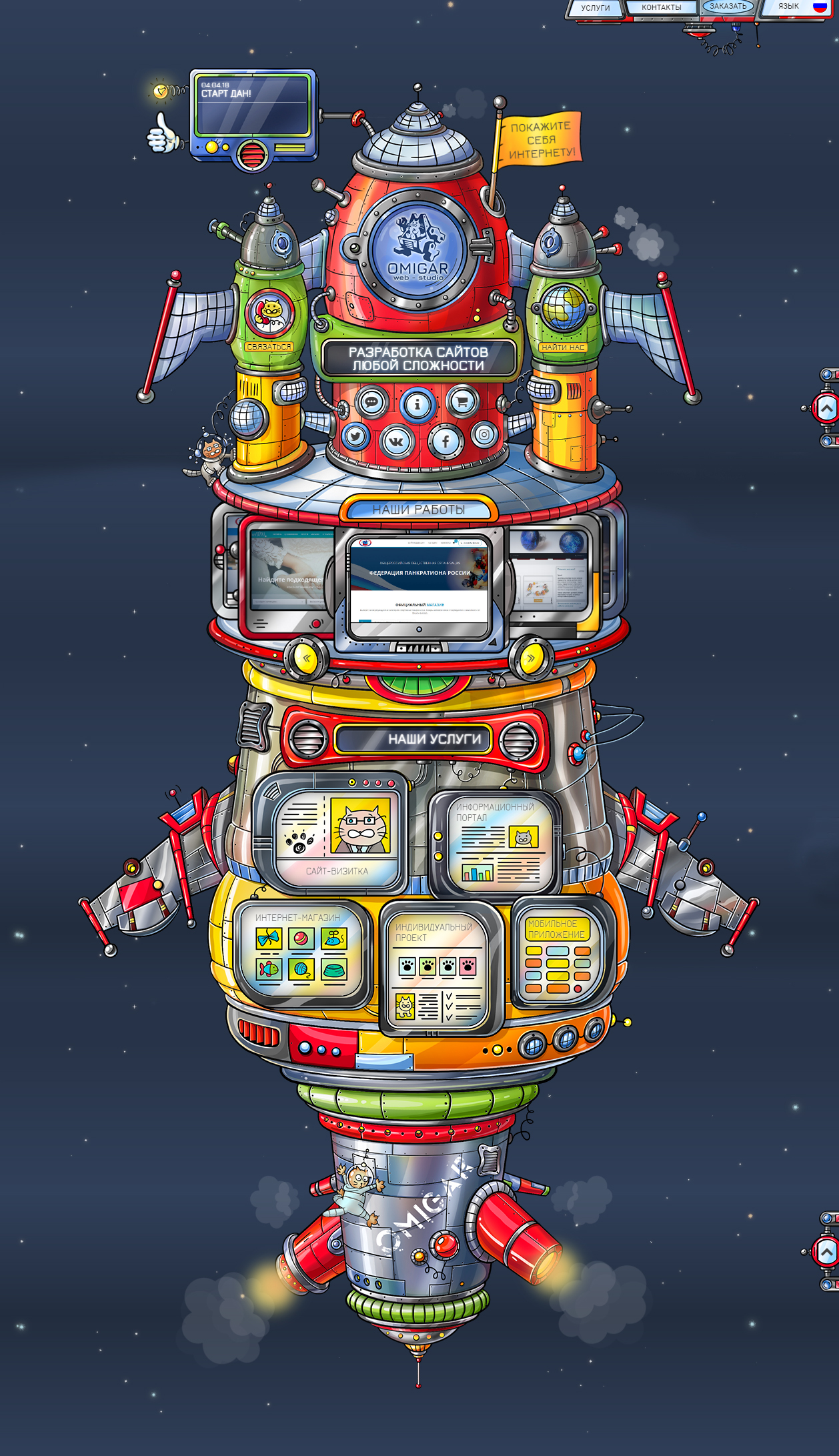Viewport: 839px width, 1456px height.
Task: Click the Найти нас button
Action: point(563,347)
